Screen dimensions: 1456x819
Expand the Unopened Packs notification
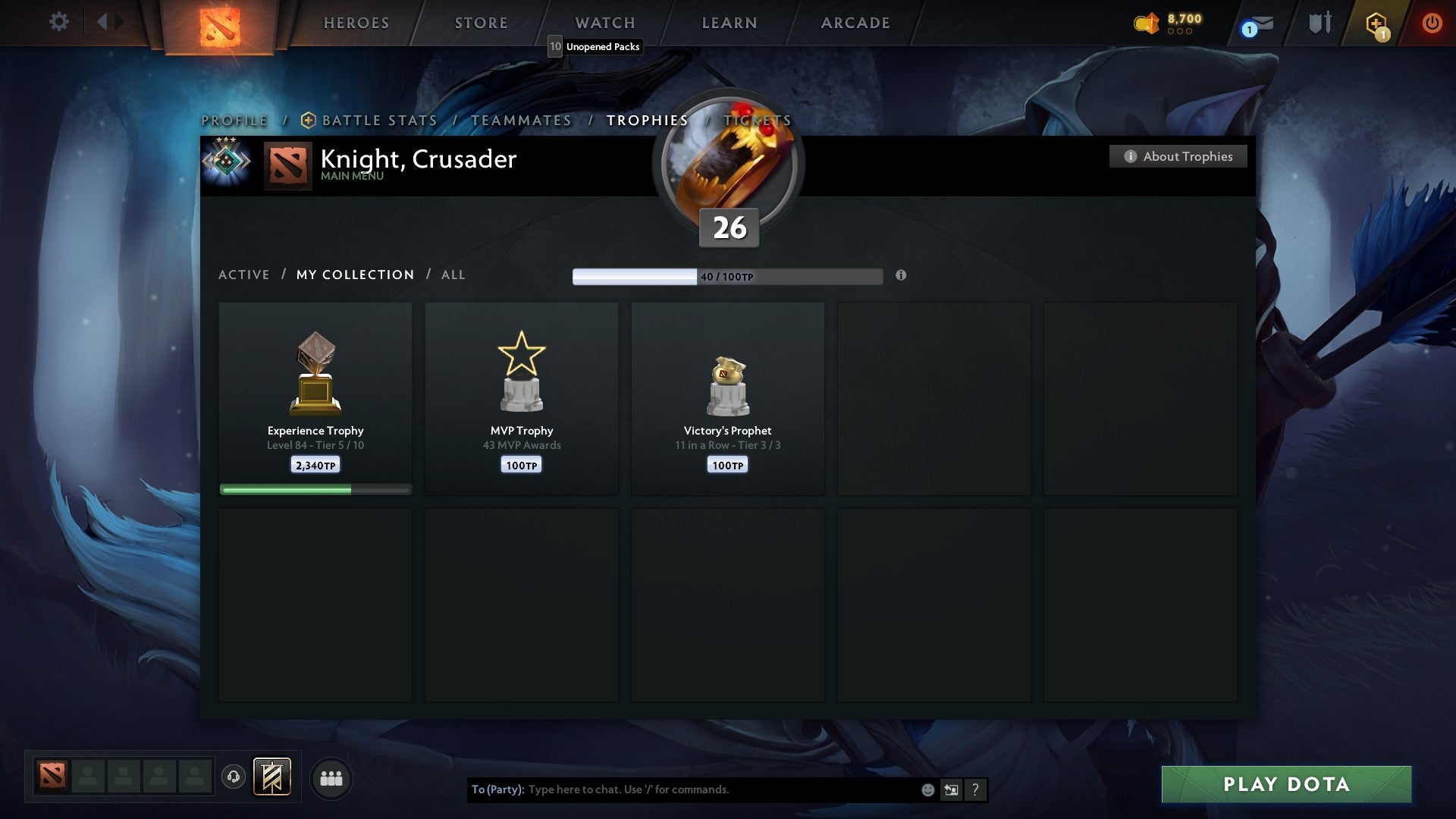click(596, 46)
